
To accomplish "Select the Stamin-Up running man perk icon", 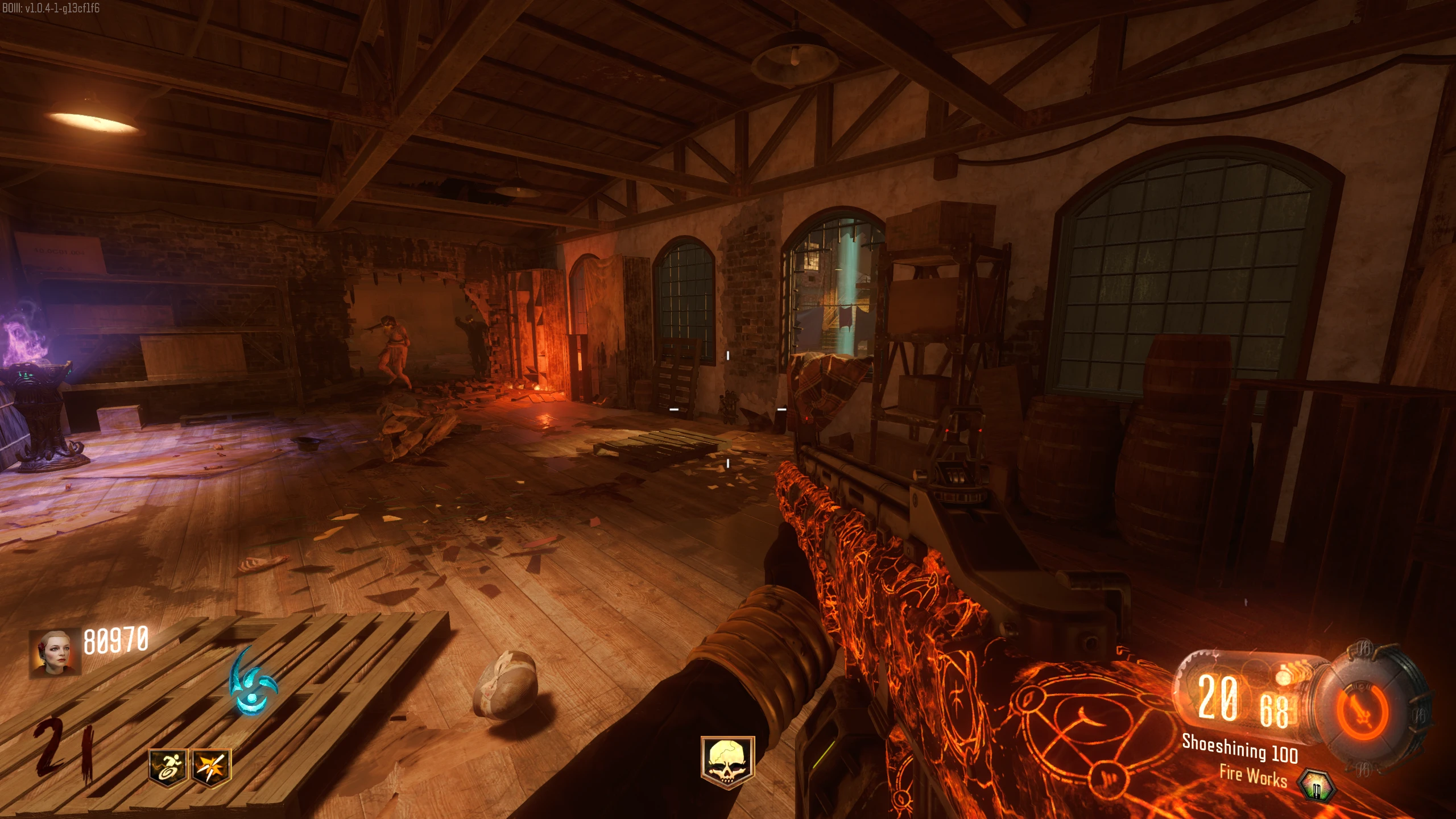I will coord(167,767).
